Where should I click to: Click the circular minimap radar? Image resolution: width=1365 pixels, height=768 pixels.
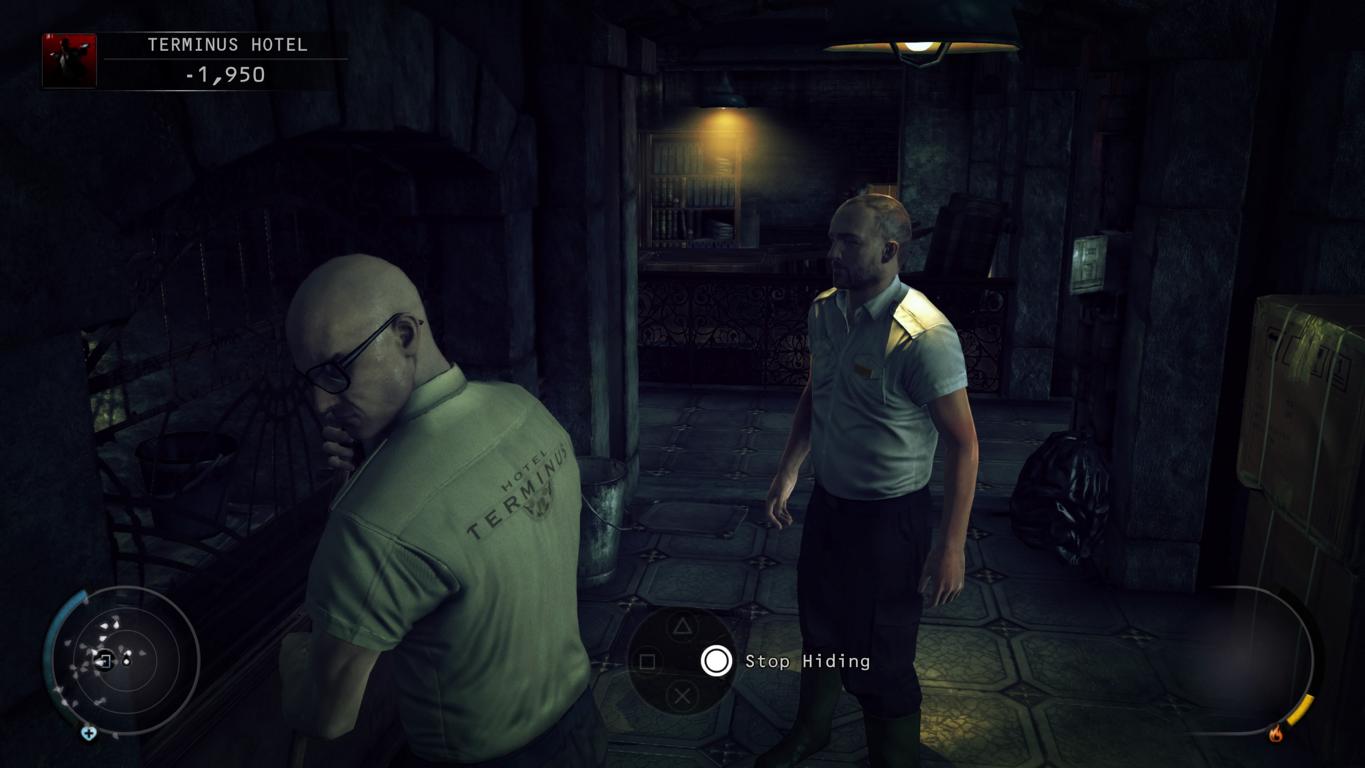[123, 660]
